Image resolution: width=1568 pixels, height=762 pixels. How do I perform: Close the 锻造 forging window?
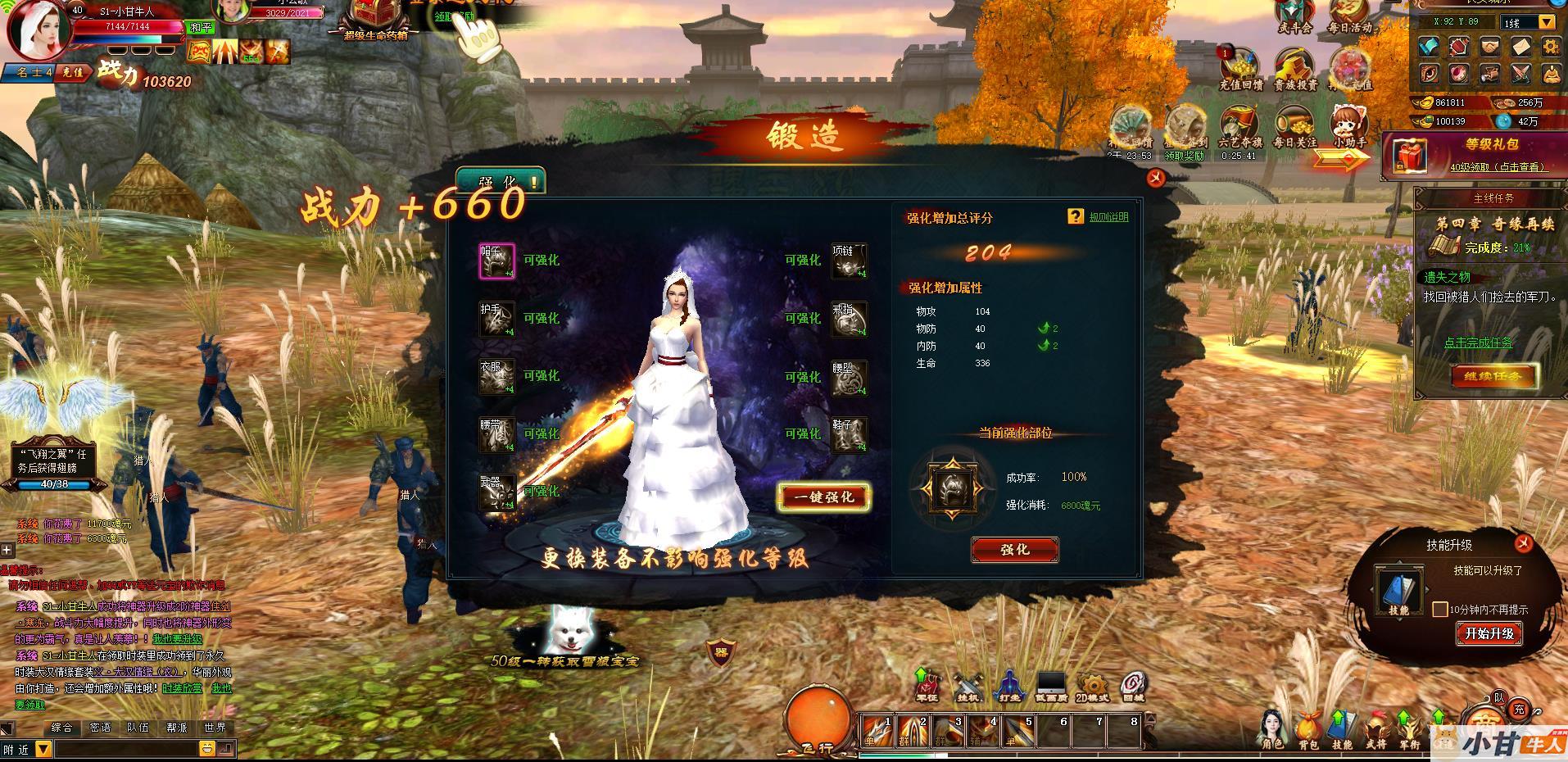[x=1155, y=177]
